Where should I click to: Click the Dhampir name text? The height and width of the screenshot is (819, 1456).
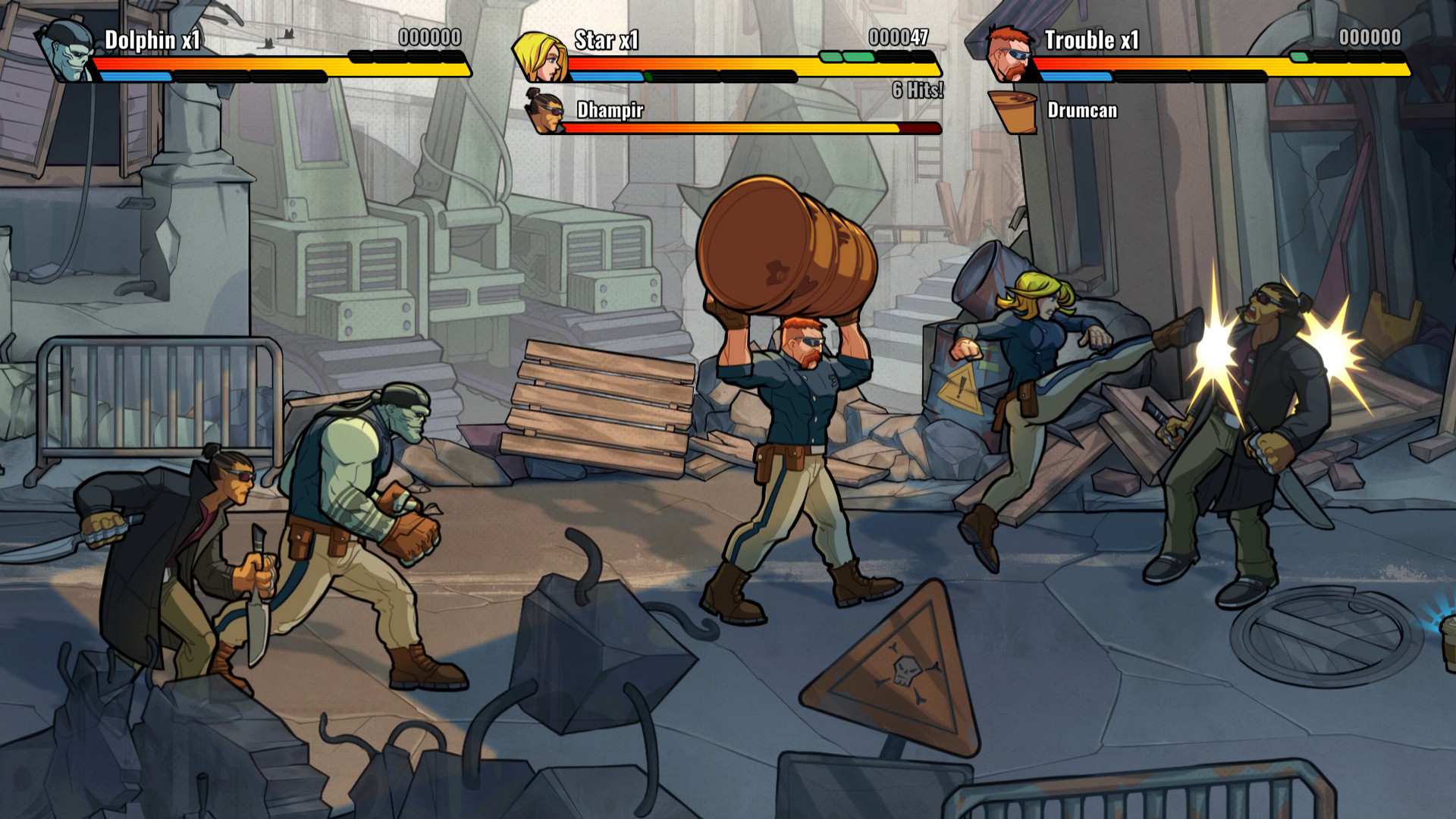tap(609, 111)
